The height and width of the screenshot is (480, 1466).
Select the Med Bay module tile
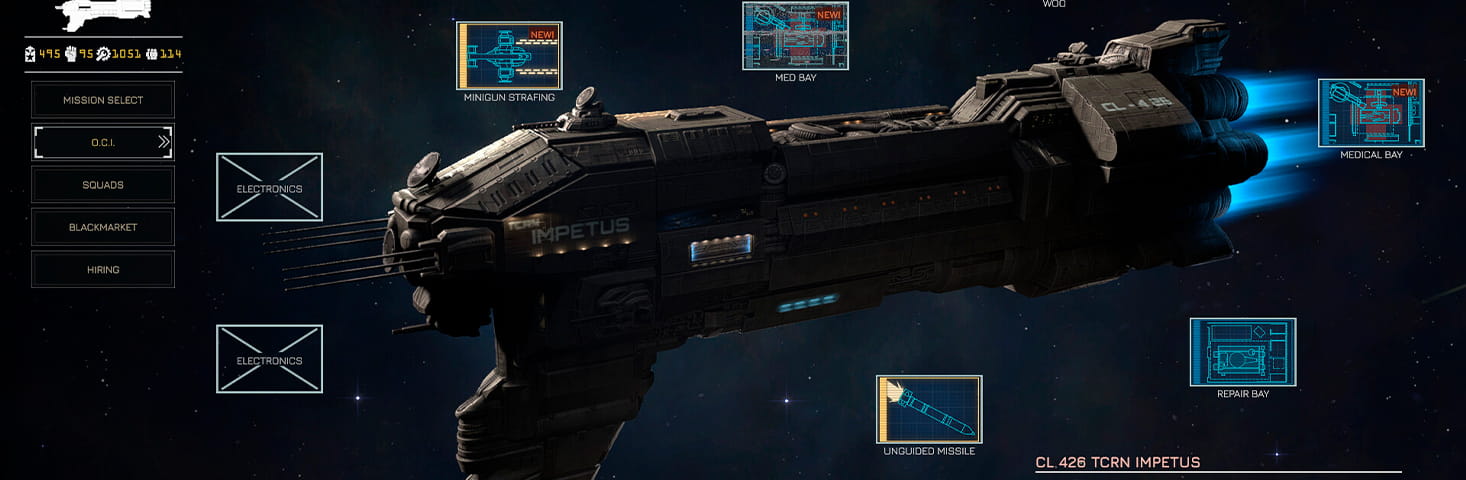(795, 36)
